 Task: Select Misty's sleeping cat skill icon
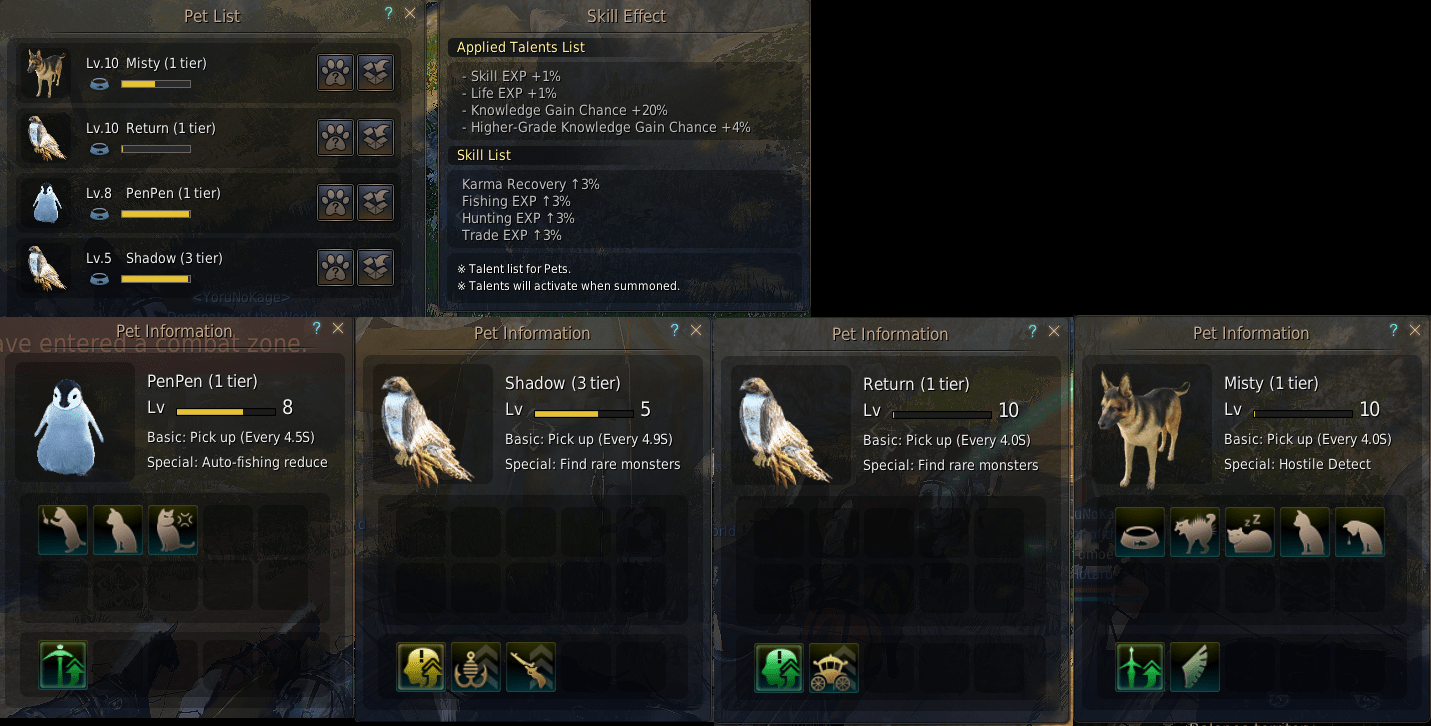pyautogui.click(x=1249, y=532)
